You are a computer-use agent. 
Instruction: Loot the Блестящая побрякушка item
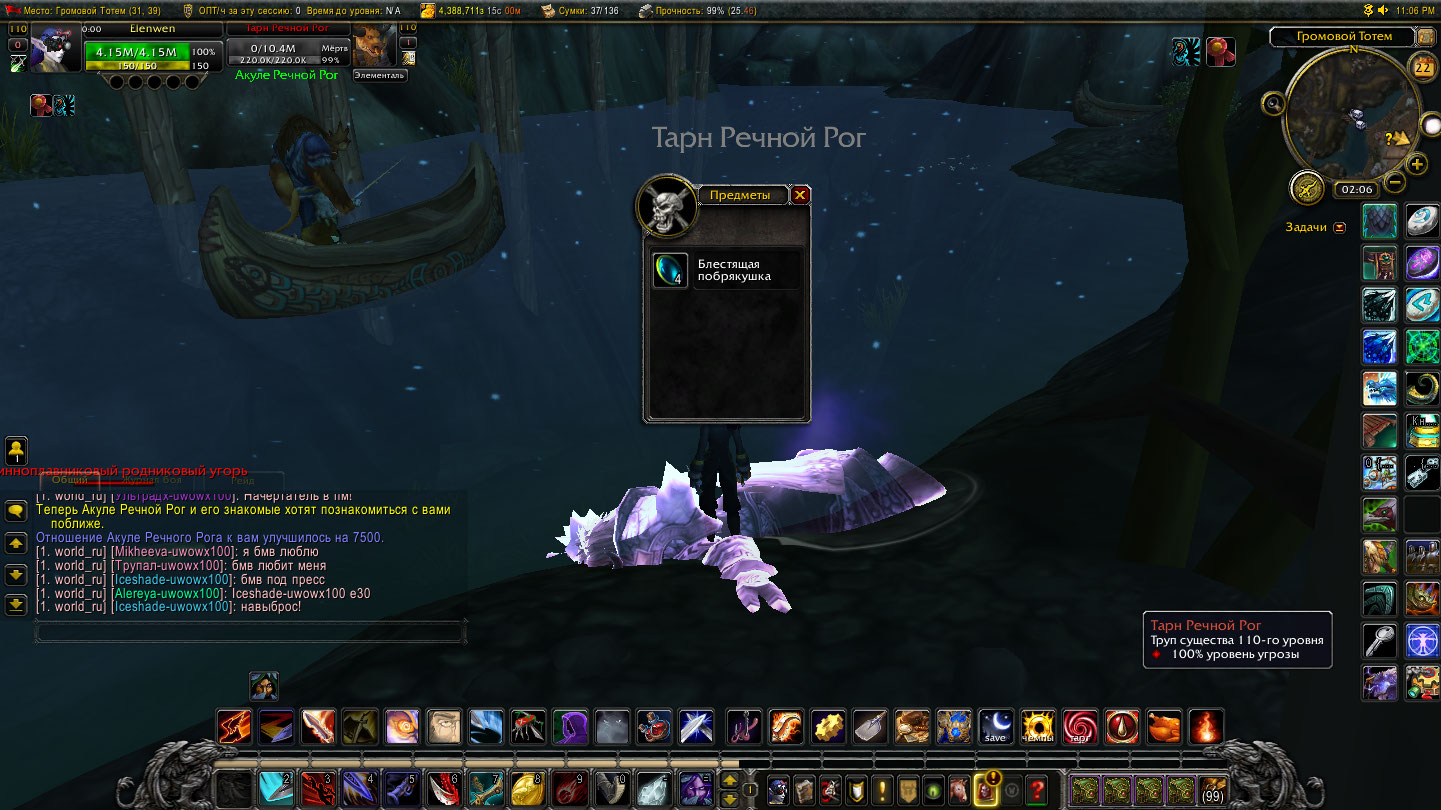coord(670,270)
